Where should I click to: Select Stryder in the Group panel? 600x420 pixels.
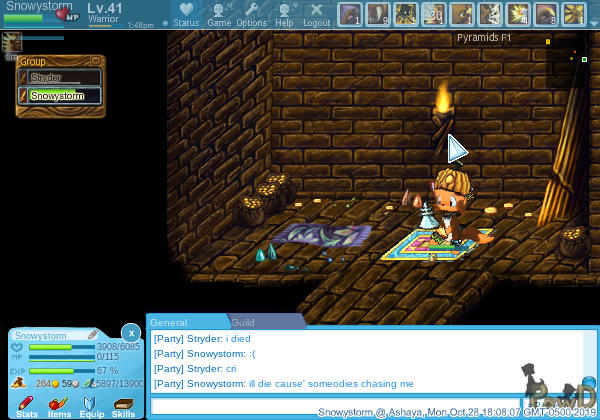click(x=59, y=77)
